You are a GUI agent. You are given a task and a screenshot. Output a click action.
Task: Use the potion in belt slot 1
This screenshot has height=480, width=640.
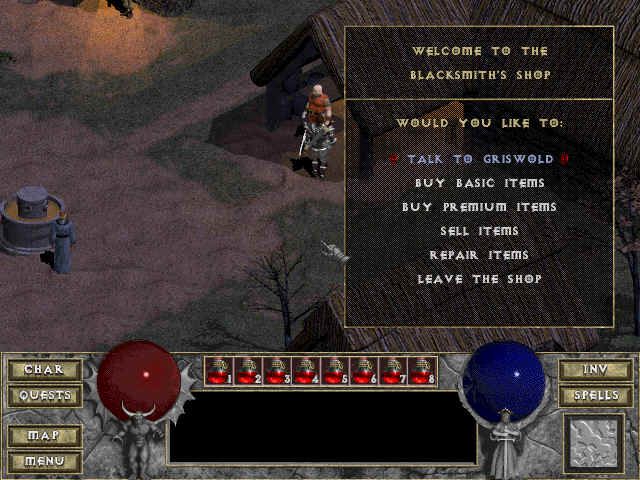click(x=219, y=371)
